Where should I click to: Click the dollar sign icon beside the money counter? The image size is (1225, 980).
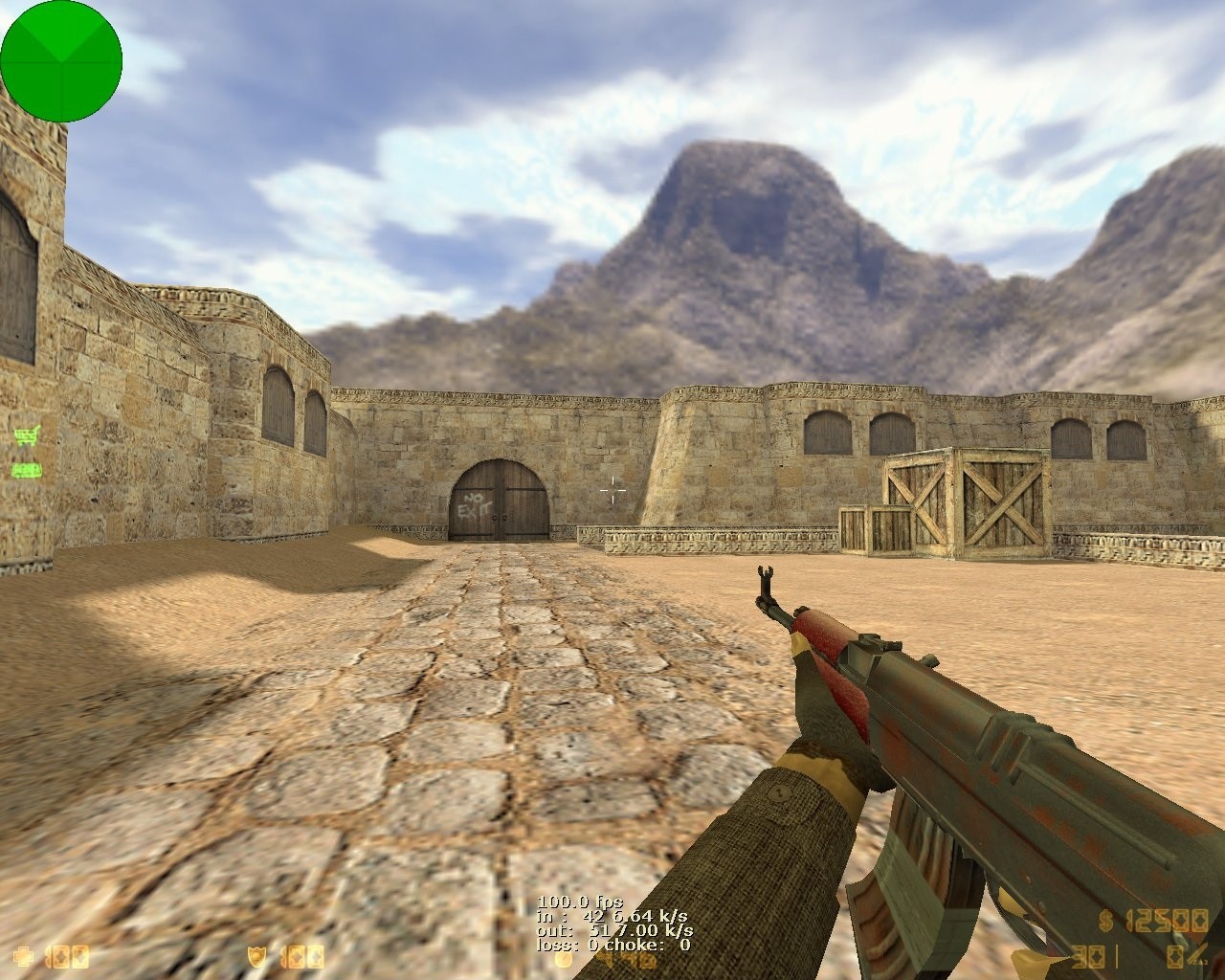(1106, 922)
